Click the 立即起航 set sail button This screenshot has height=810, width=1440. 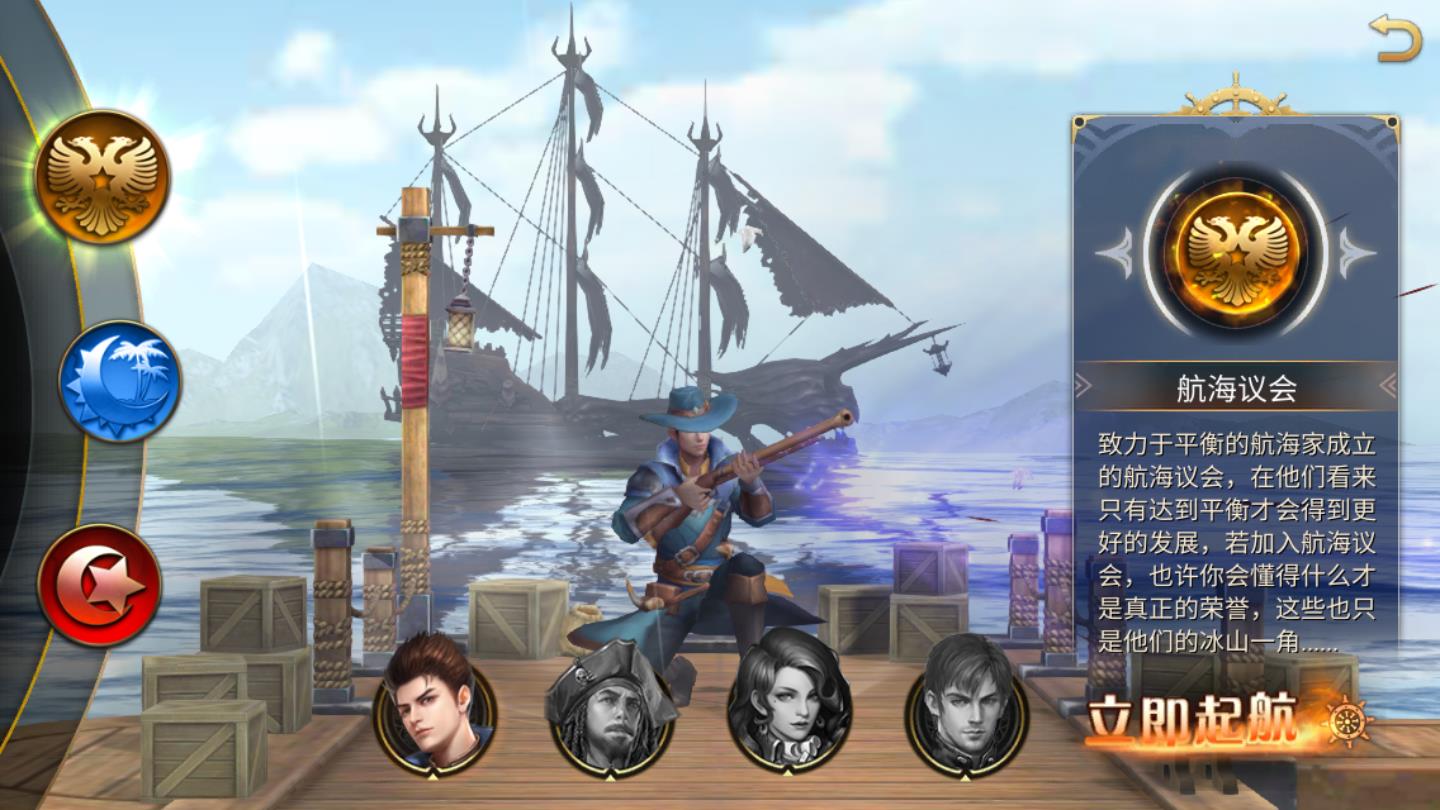click(1228, 720)
